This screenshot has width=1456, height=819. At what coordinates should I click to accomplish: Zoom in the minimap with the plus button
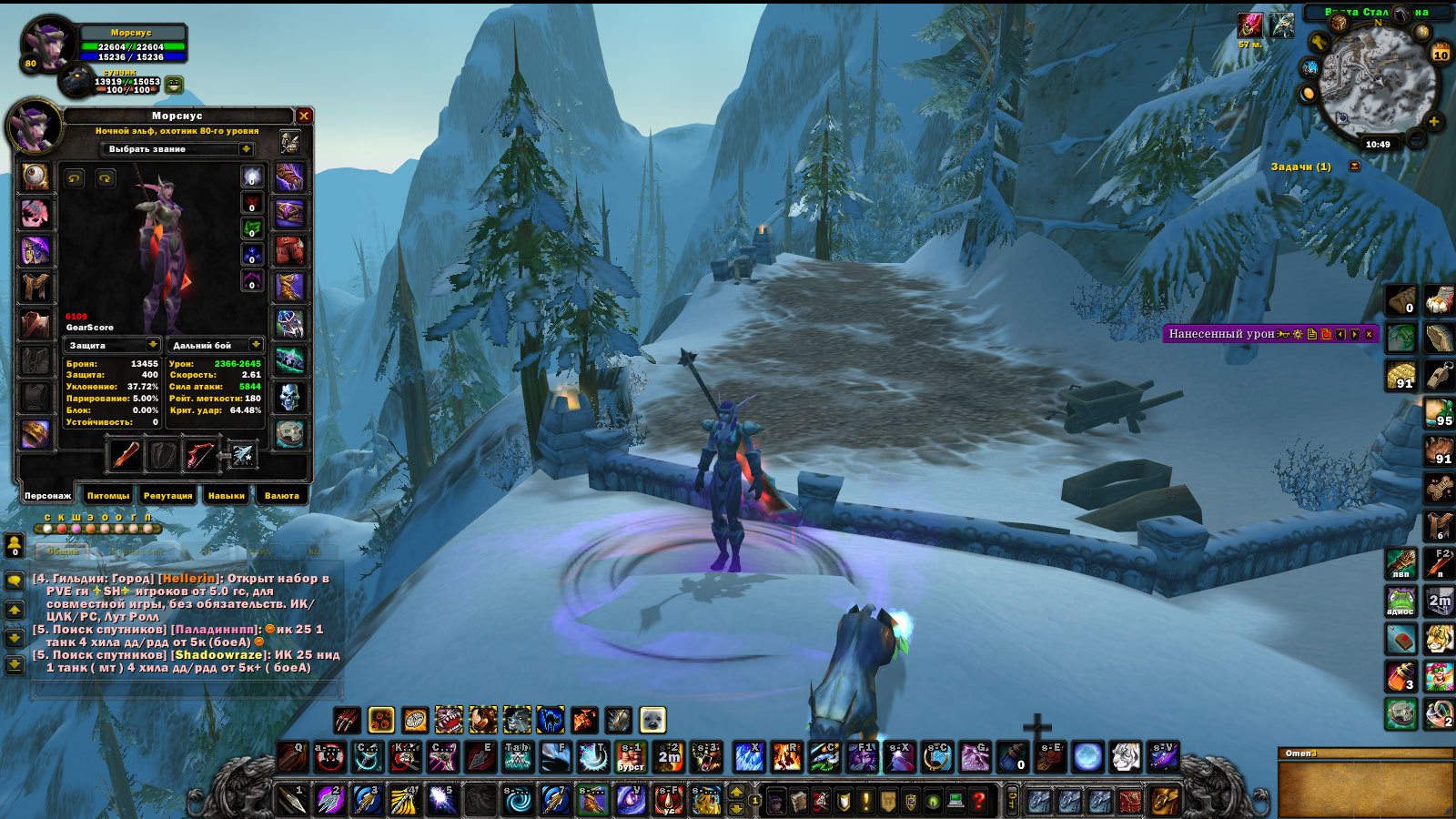pyautogui.click(x=1434, y=121)
